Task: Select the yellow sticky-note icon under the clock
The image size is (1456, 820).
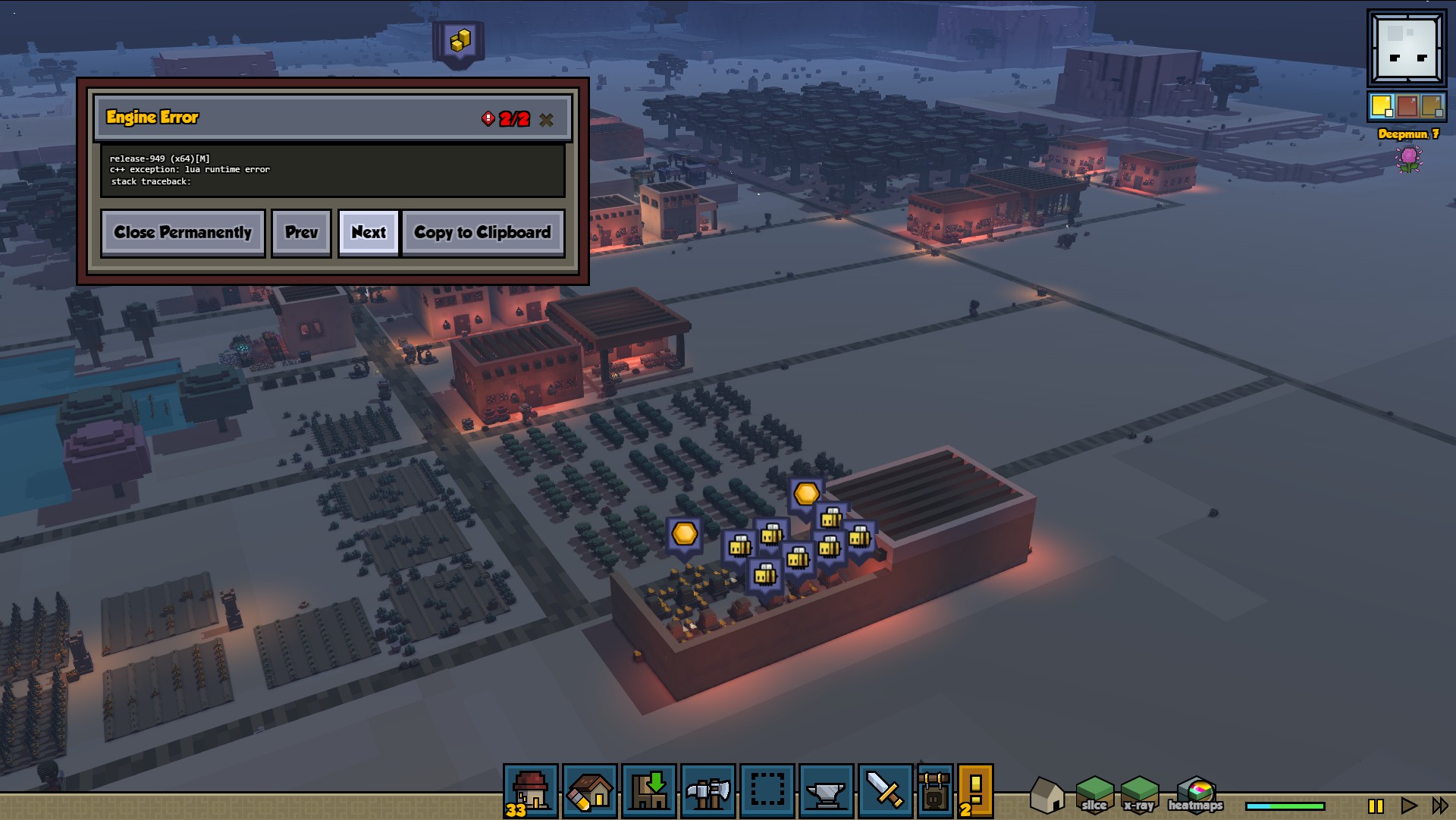Action: pos(1382,106)
